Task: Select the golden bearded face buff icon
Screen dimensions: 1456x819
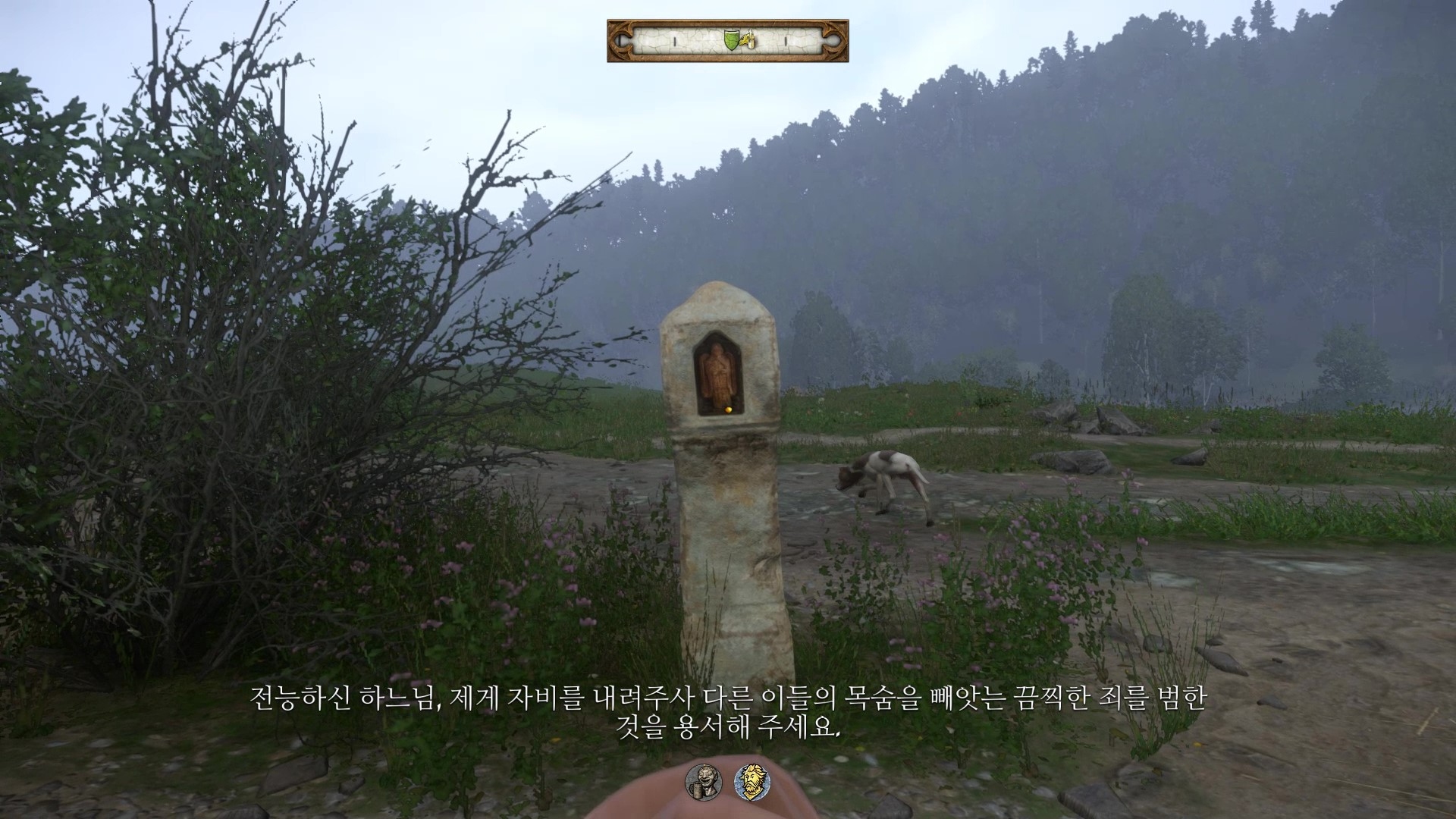Action: pos(748,780)
